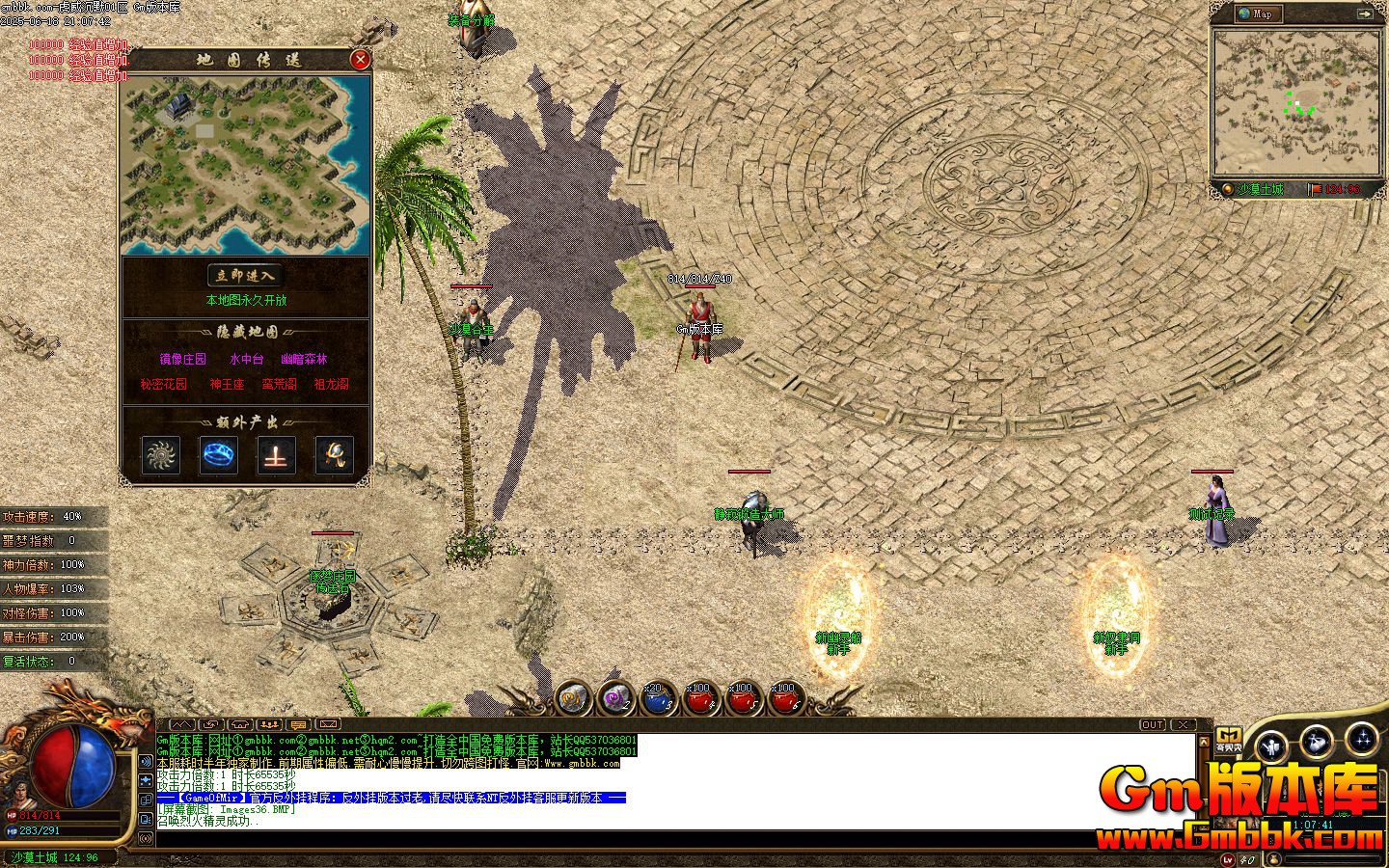Select the 祖龙阁 map link

331,384
